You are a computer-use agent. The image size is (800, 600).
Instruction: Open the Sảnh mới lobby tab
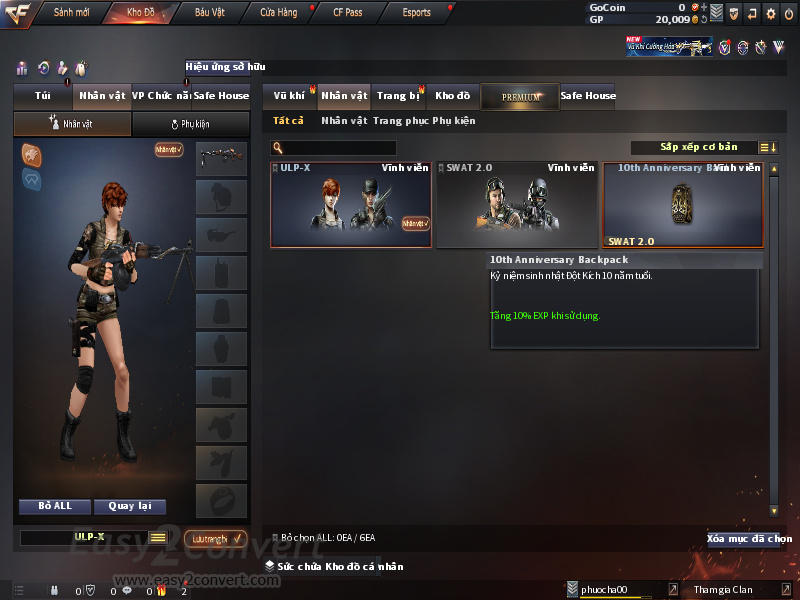[x=71, y=13]
